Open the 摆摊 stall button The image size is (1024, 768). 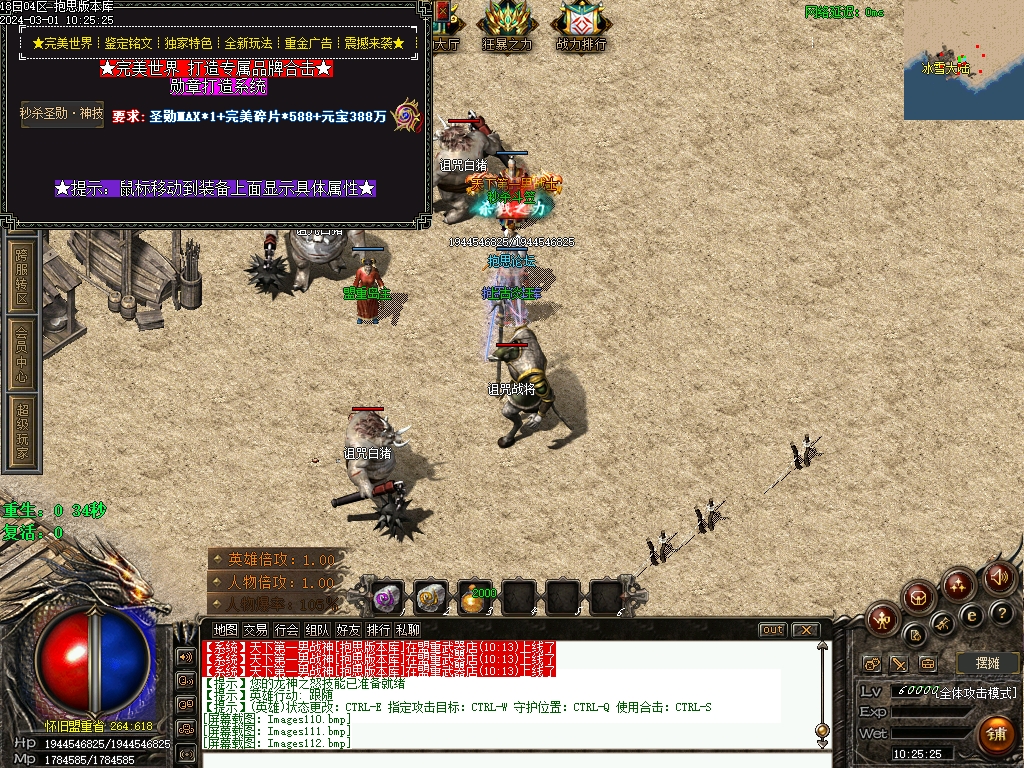pos(987,663)
